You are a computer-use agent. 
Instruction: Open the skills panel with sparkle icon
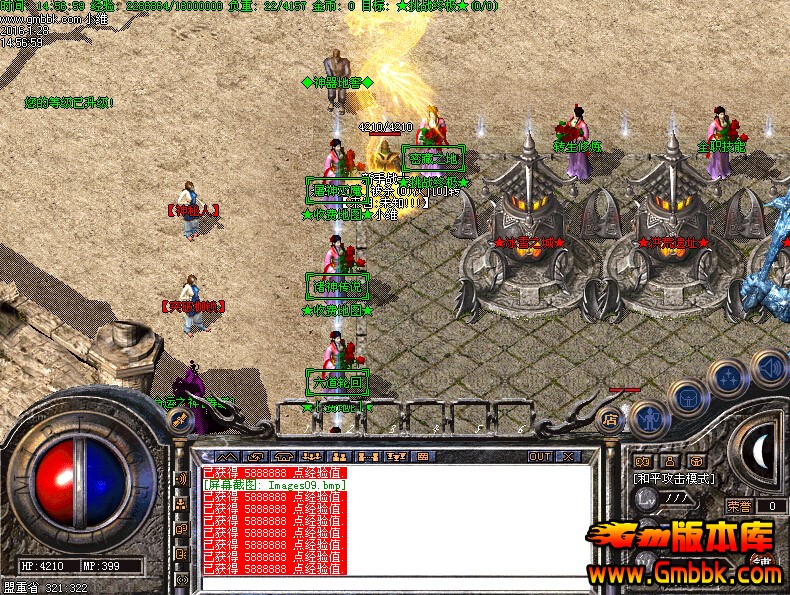pyautogui.click(x=729, y=381)
